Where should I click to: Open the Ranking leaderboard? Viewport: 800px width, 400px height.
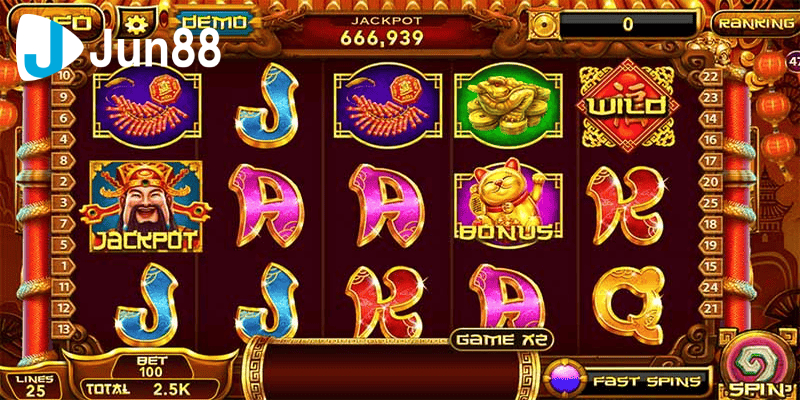click(753, 22)
